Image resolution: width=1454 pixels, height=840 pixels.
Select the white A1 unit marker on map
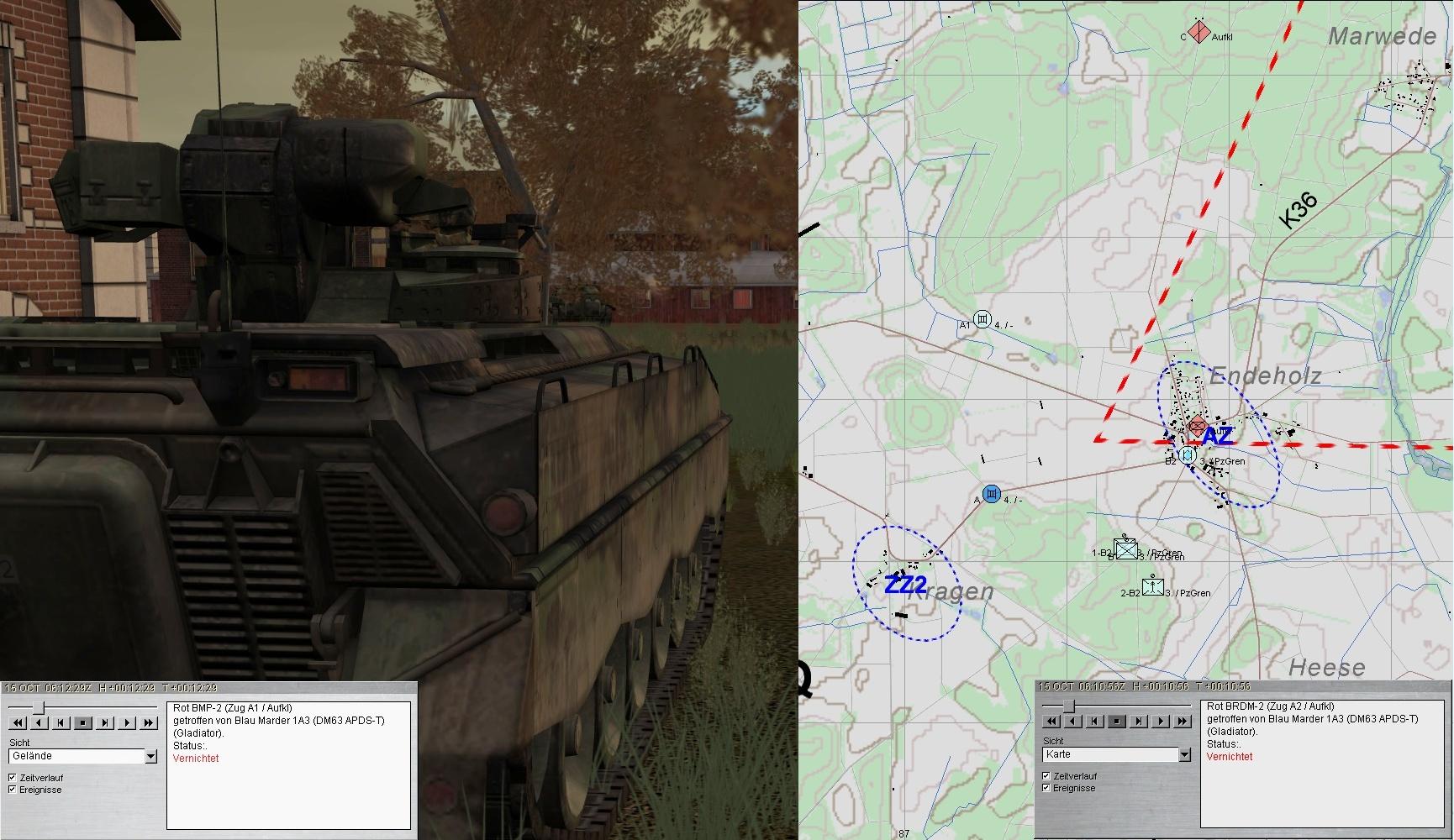[x=982, y=320]
